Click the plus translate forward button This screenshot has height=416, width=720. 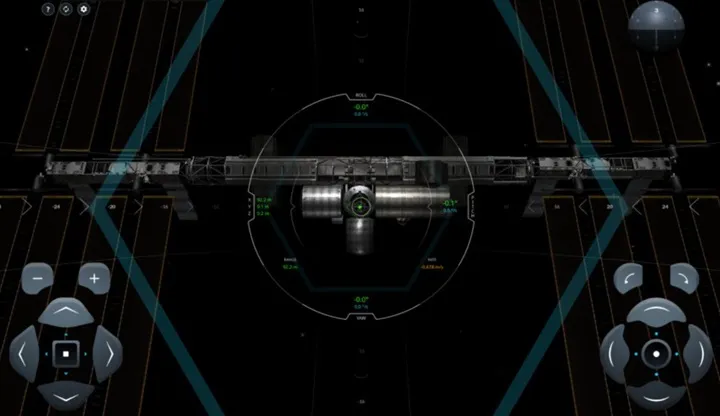tap(94, 278)
